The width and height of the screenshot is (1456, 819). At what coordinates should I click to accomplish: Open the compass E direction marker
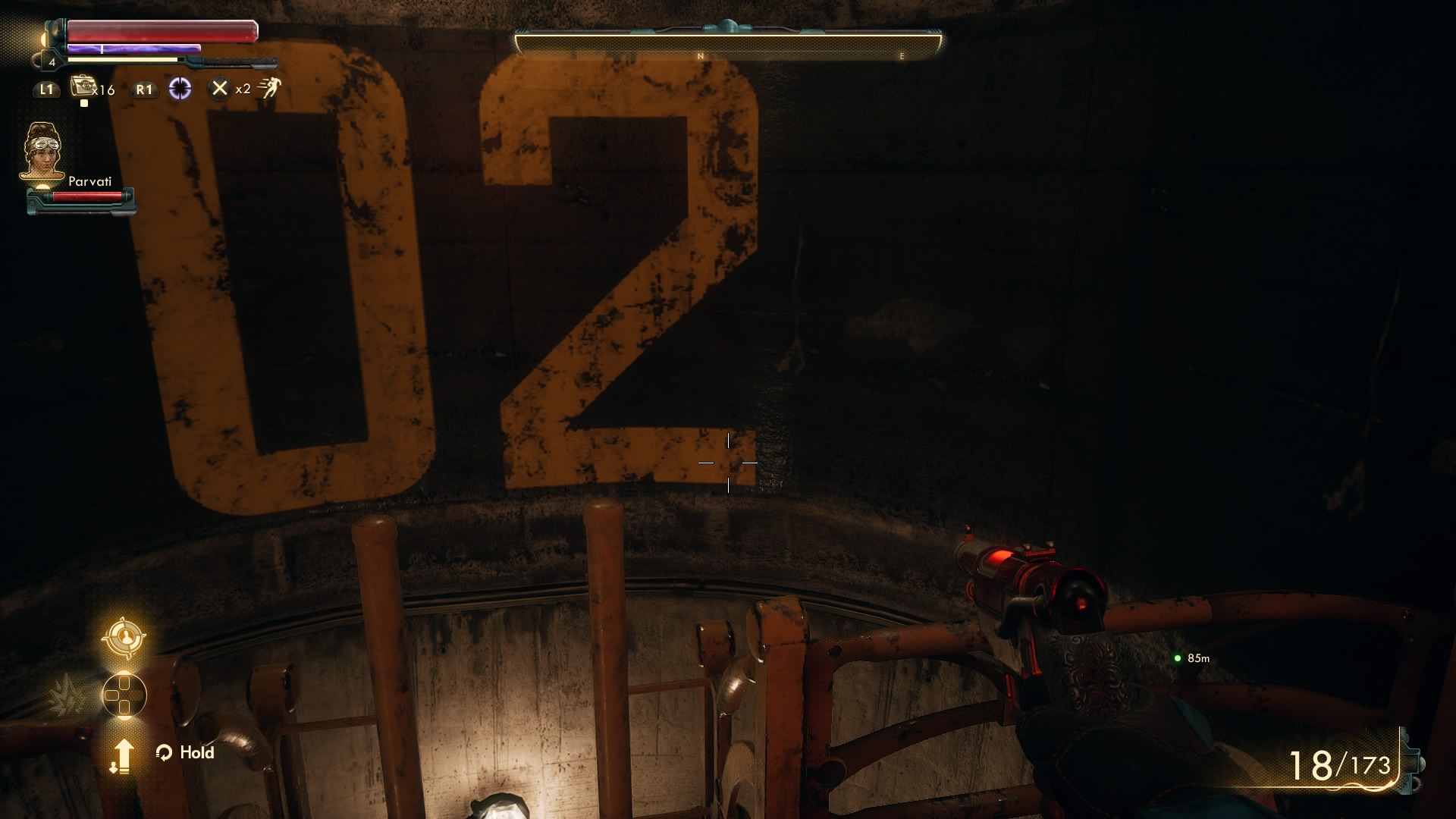pos(902,55)
